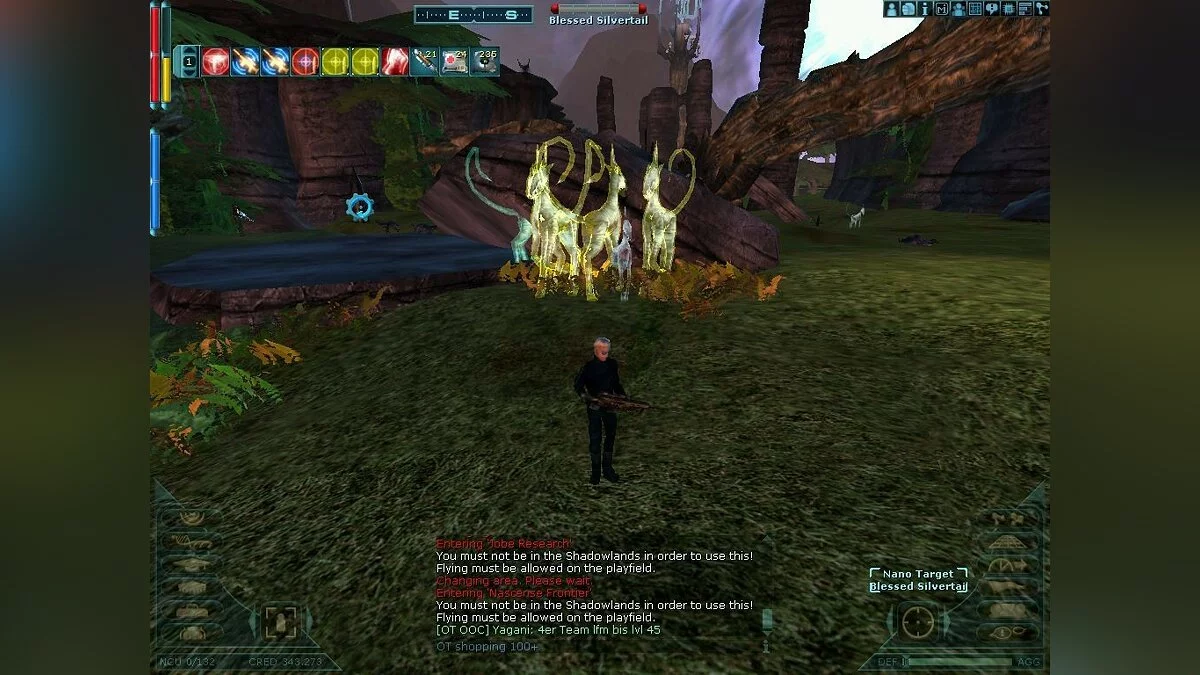
Task: Click the chat input line 'OT shopping 100+'
Action: [x=486, y=647]
